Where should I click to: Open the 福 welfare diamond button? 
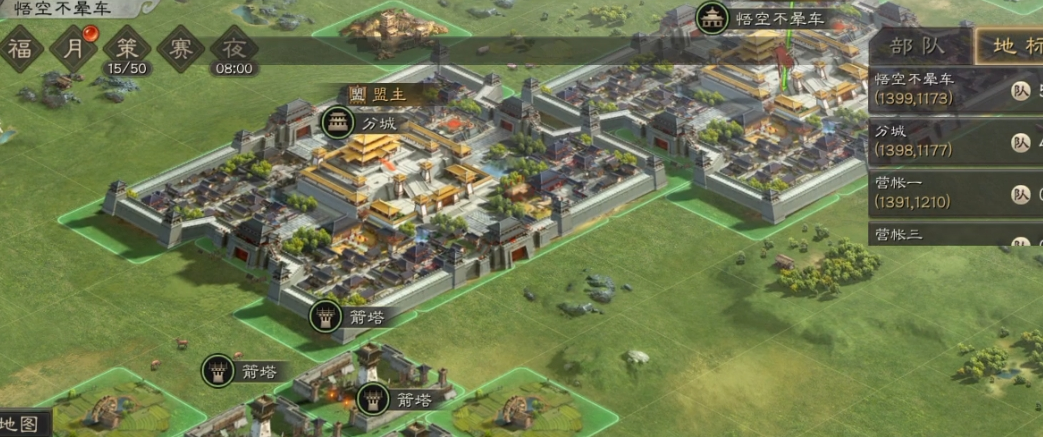click(x=18, y=47)
